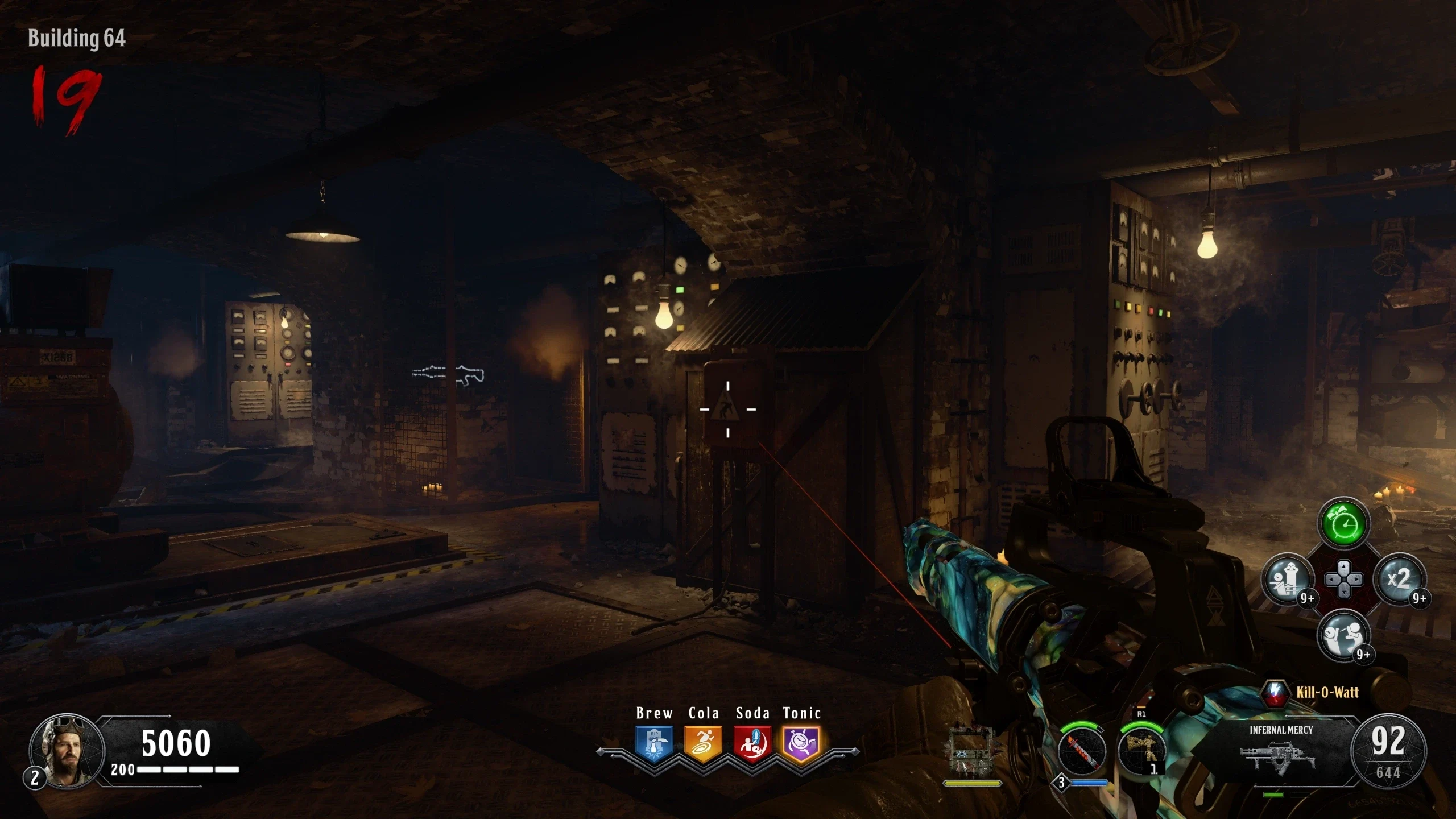Select the red Soda perk icon

[x=752, y=743]
